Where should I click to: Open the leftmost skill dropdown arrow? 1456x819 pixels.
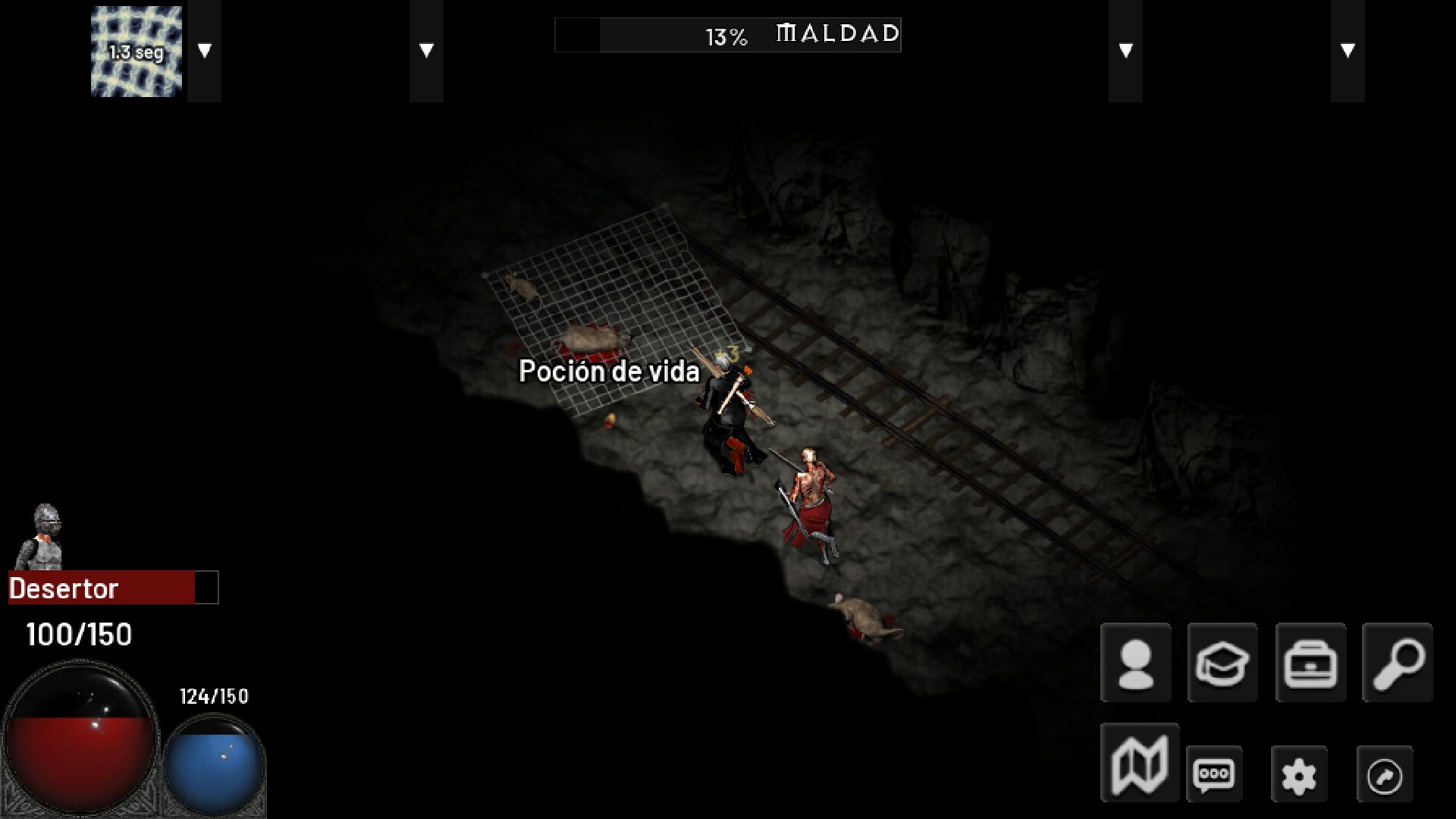(203, 49)
